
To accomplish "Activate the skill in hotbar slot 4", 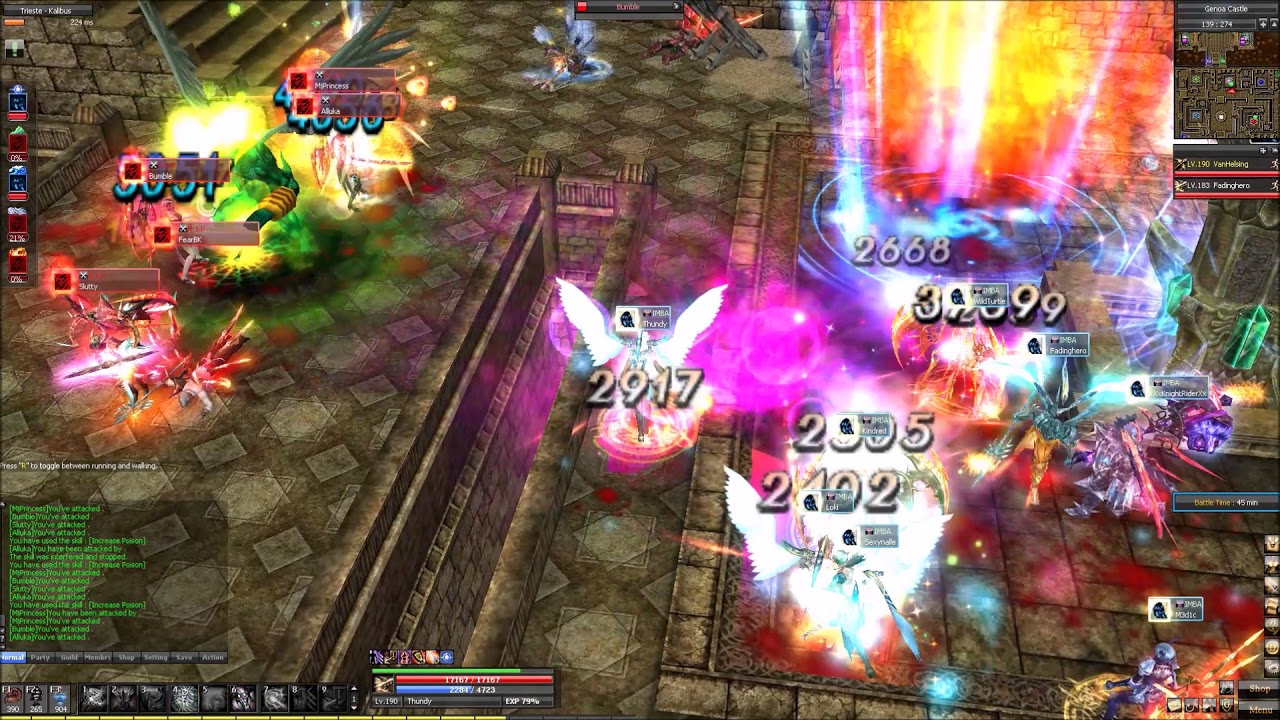I will 183,697.
